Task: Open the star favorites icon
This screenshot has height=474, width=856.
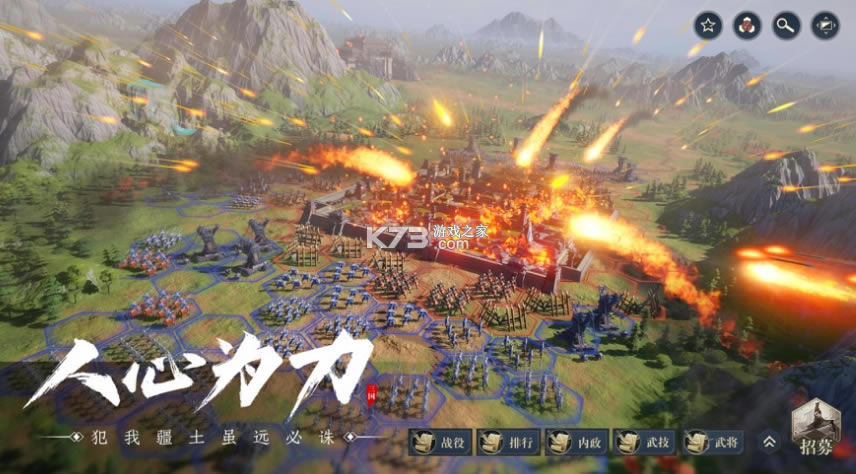Action: [x=707, y=24]
